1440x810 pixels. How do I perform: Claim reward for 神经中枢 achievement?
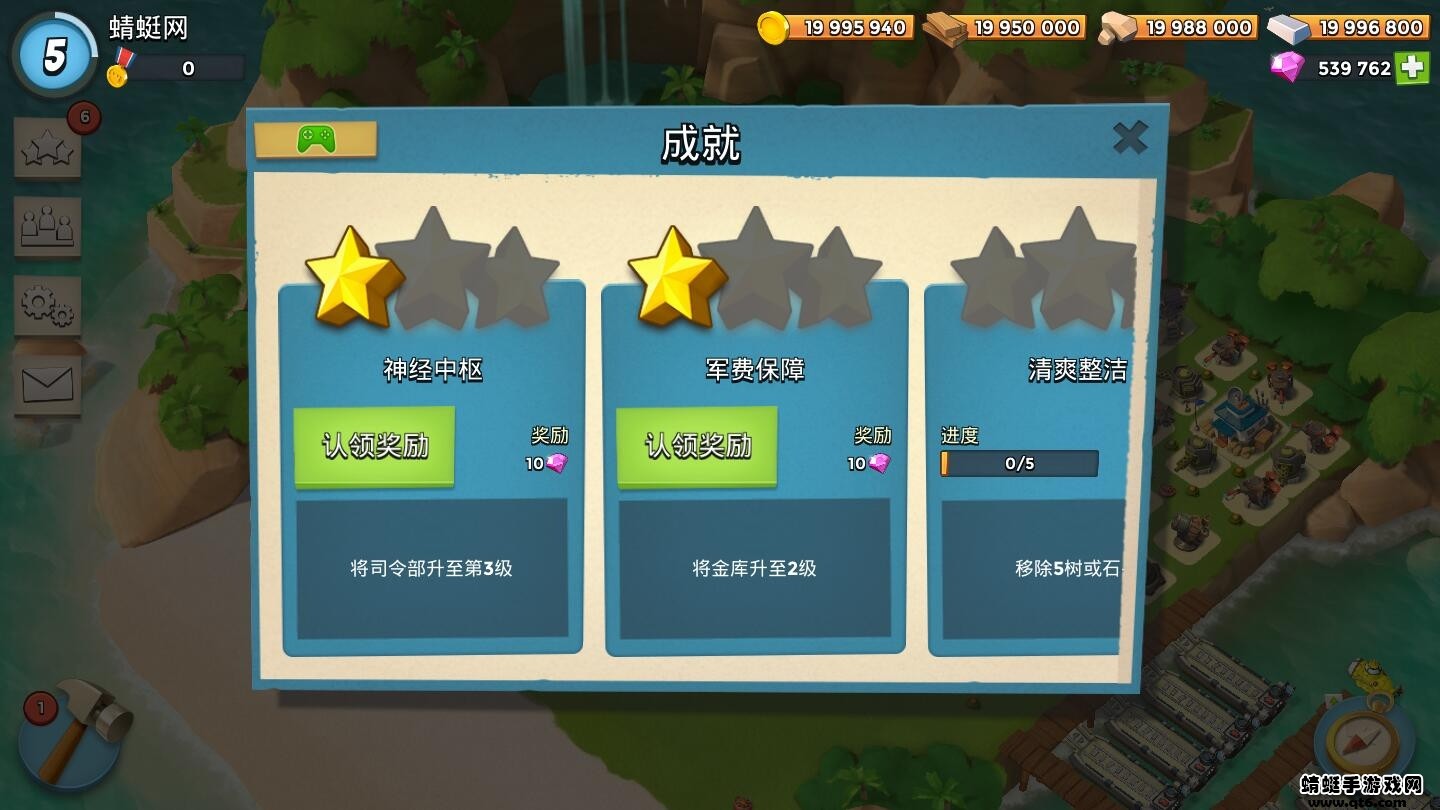coord(373,447)
